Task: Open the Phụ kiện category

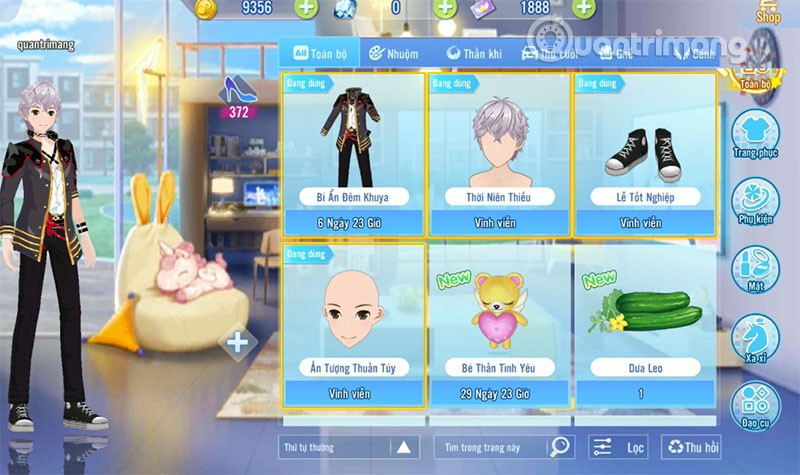Action: [755, 202]
